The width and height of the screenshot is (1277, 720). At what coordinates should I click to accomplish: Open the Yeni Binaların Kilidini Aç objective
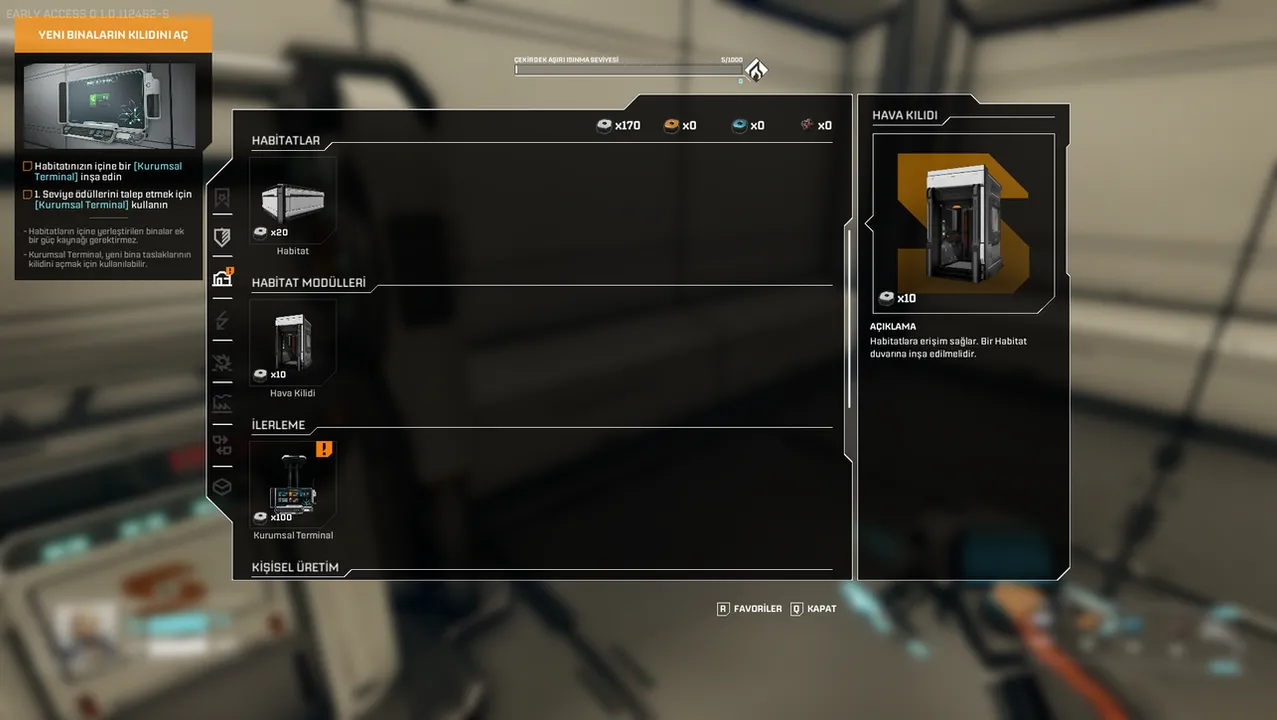[113, 35]
